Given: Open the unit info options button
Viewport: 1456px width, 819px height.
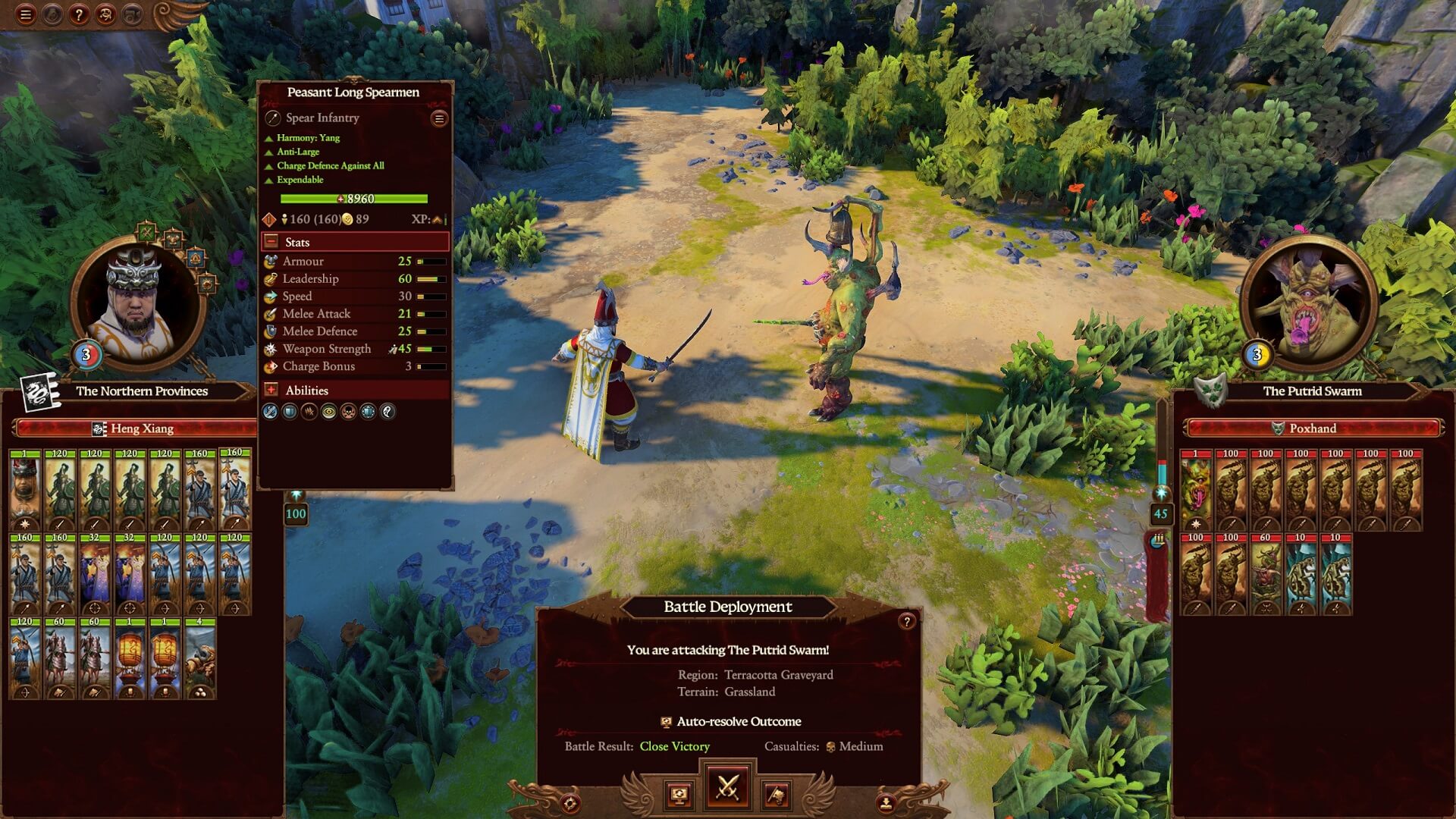Looking at the screenshot, I should tap(438, 118).
